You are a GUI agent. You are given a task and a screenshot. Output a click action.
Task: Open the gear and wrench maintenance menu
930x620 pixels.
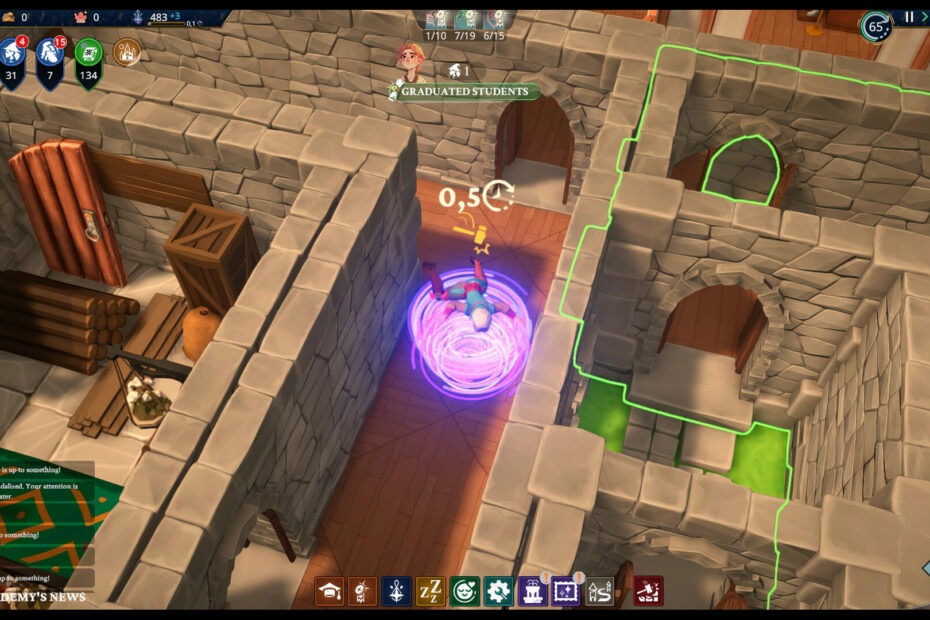pos(498,591)
